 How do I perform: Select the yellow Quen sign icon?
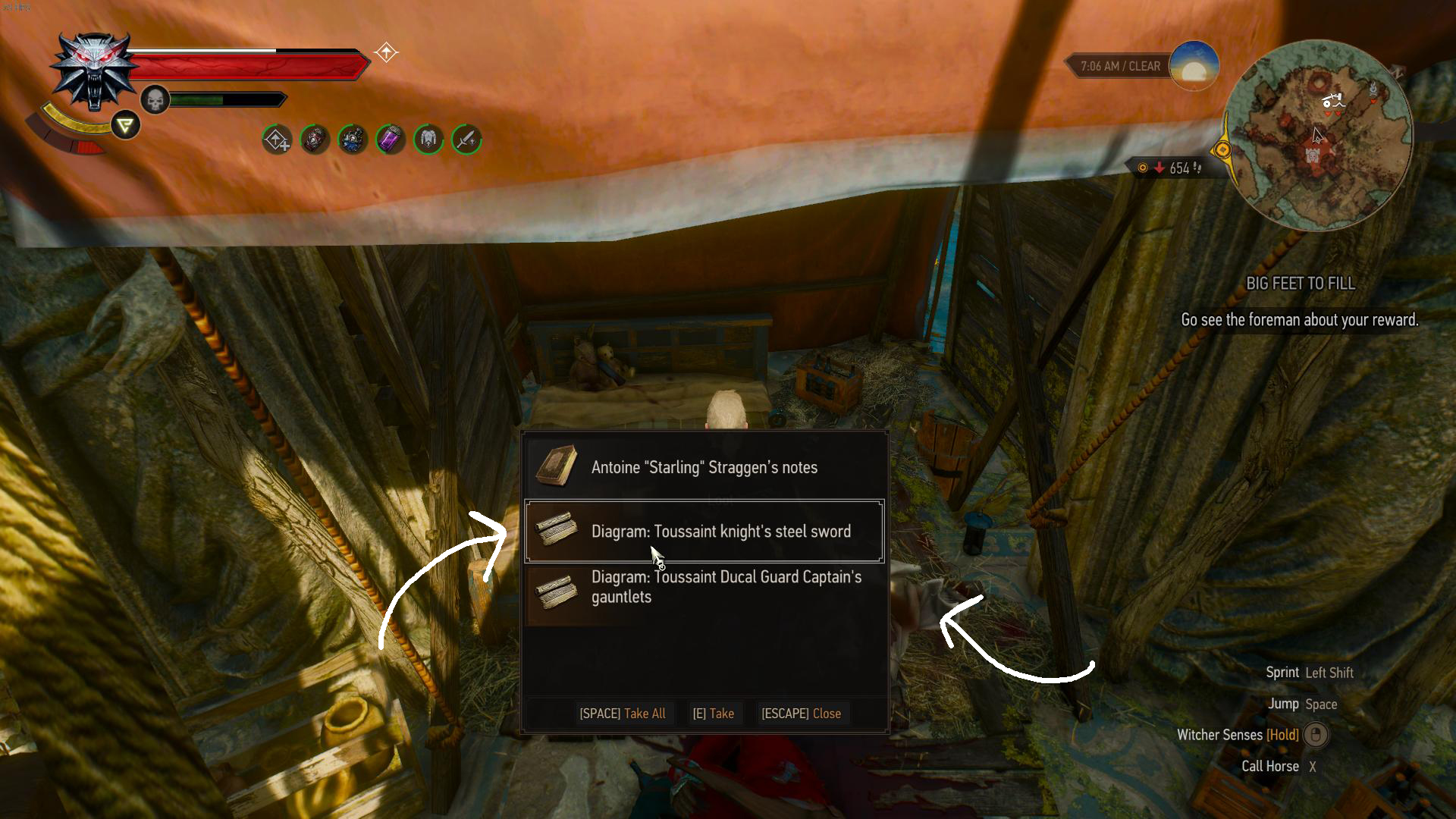(126, 125)
